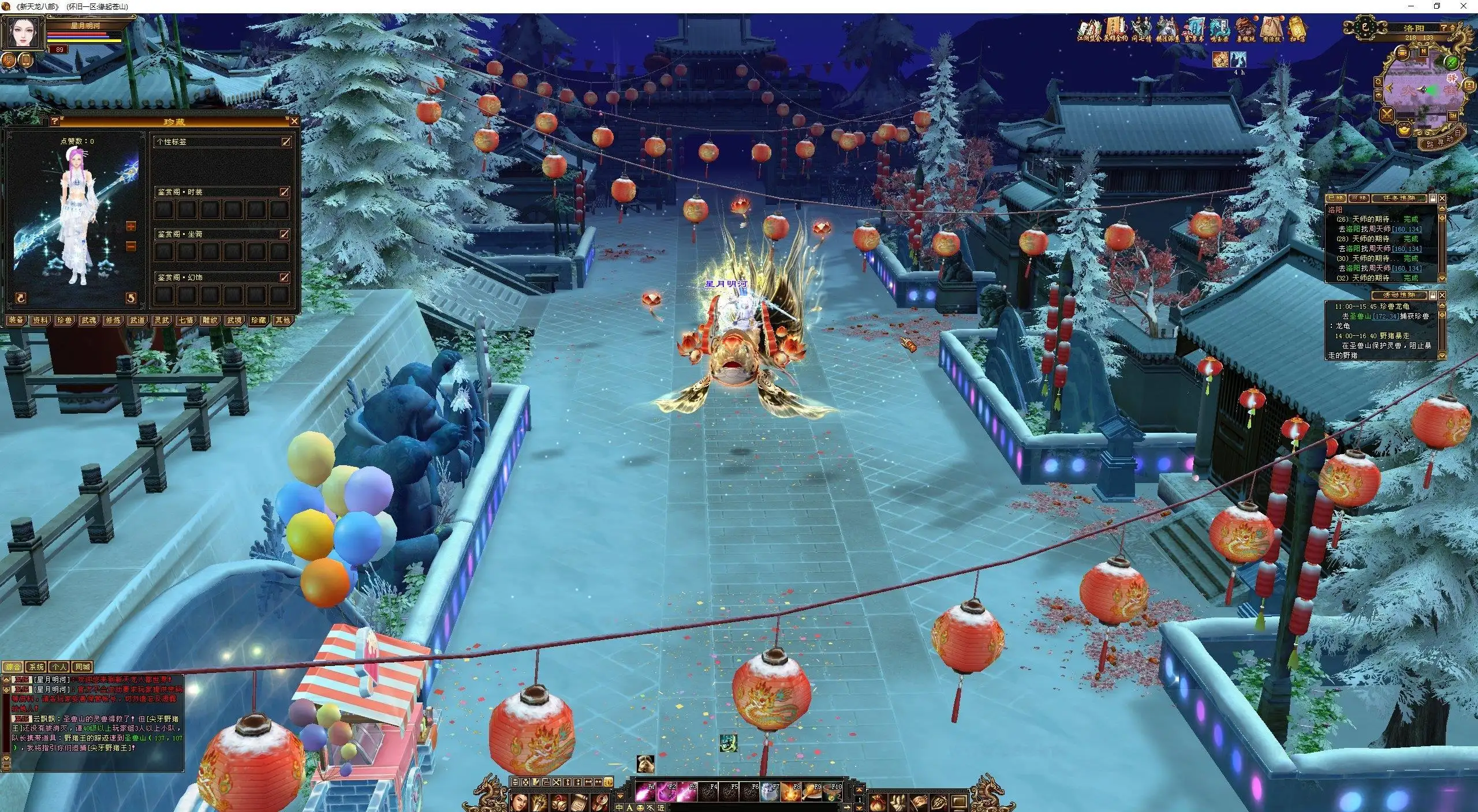Toggle the 中 input method button in the chat bar
The image size is (1478, 812).
tap(619, 807)
